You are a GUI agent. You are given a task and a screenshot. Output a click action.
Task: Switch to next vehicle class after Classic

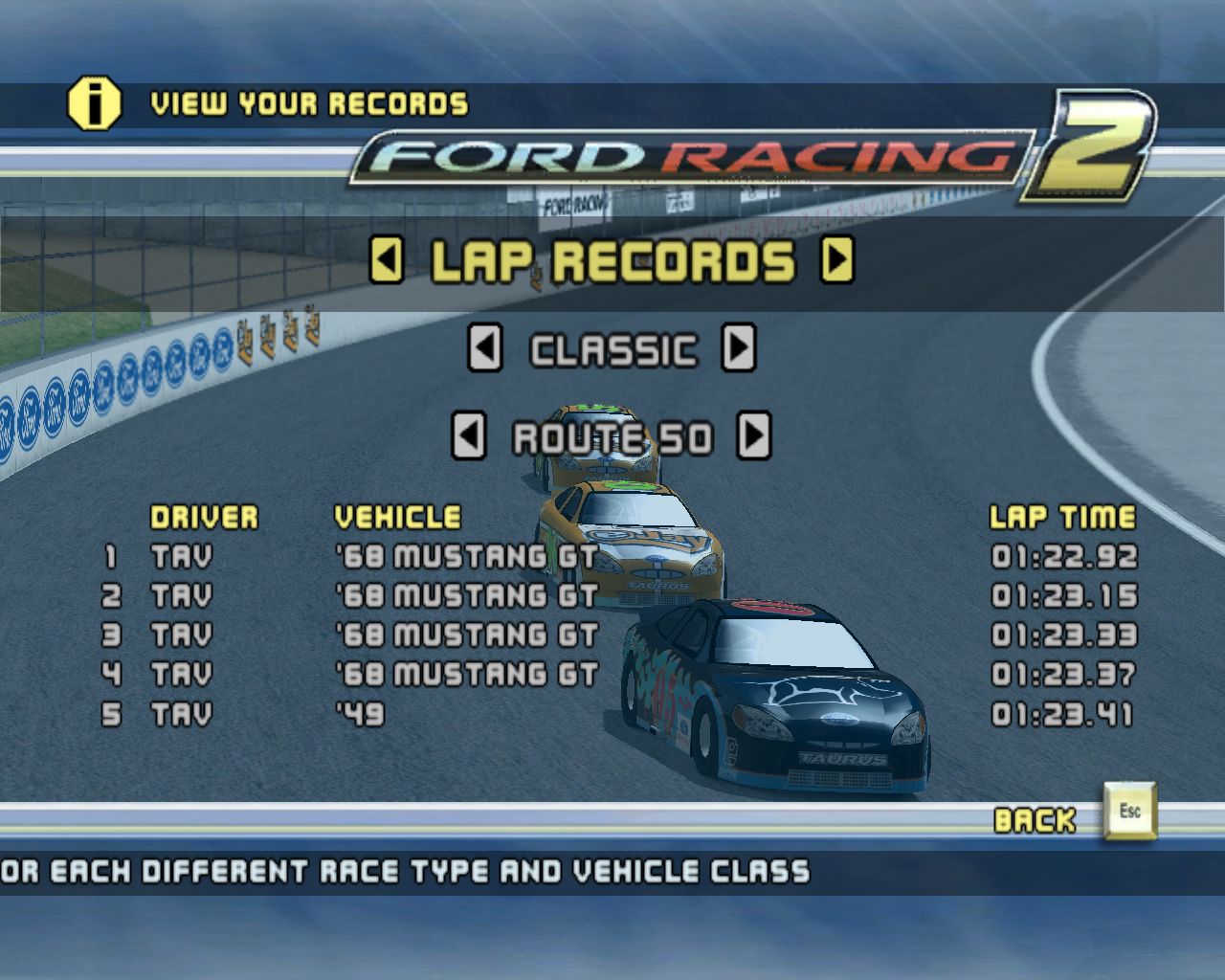click(x=738, y=347)
